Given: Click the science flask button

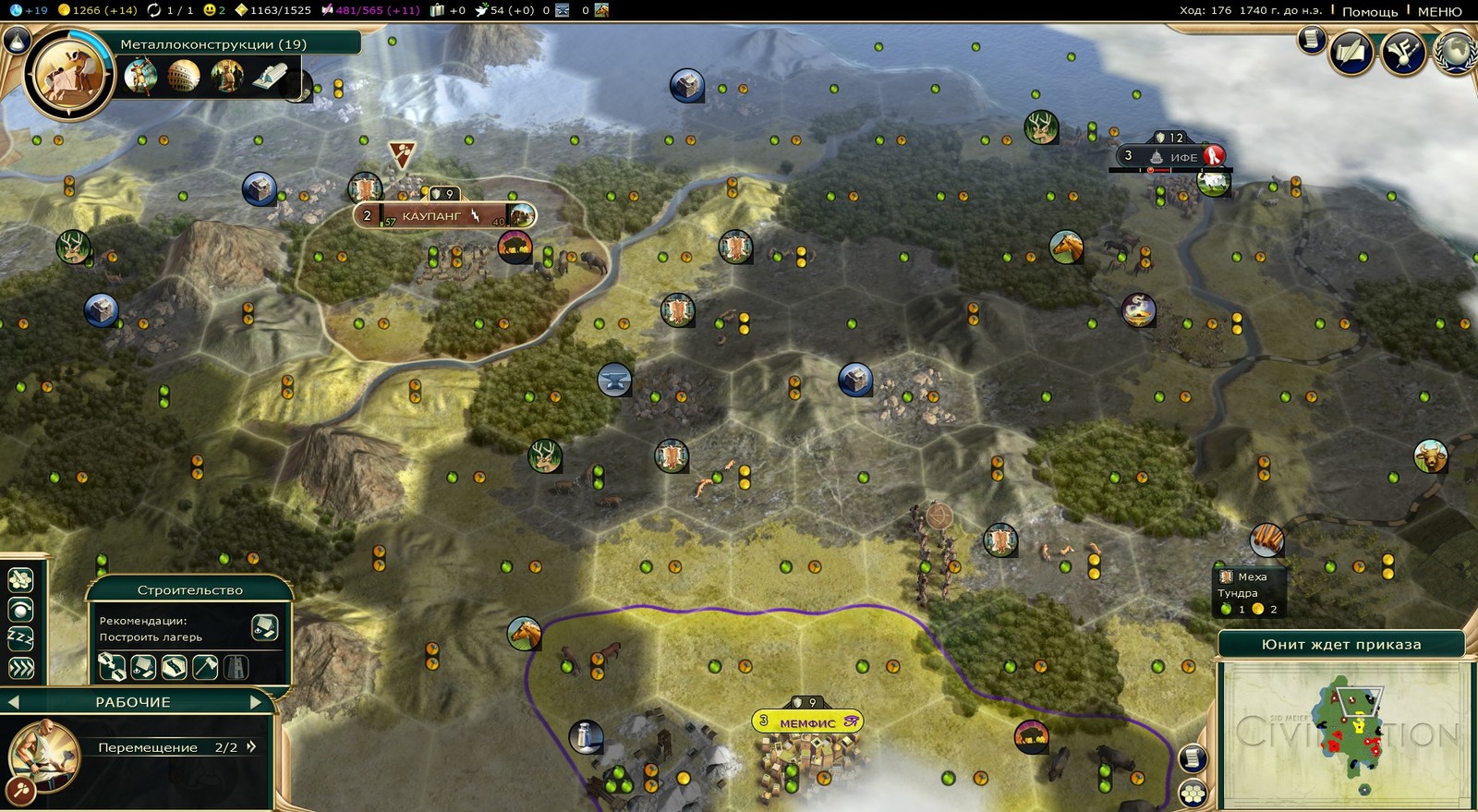Looking at the screenshot, I should pyautogui.click(x=16, y=41).
